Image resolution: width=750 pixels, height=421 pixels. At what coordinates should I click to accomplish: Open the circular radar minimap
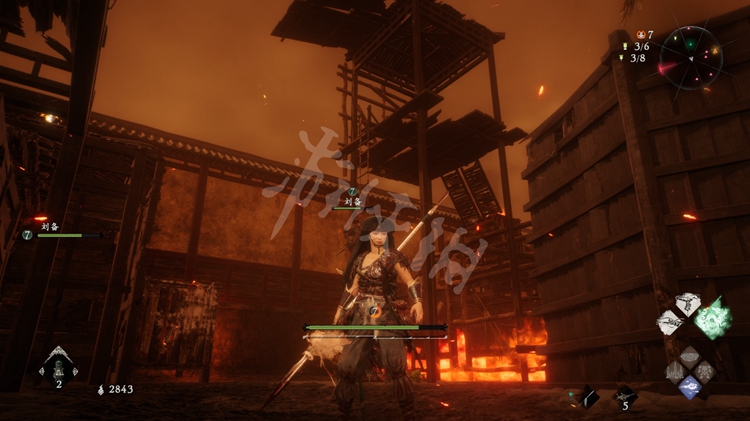[691, 57]
